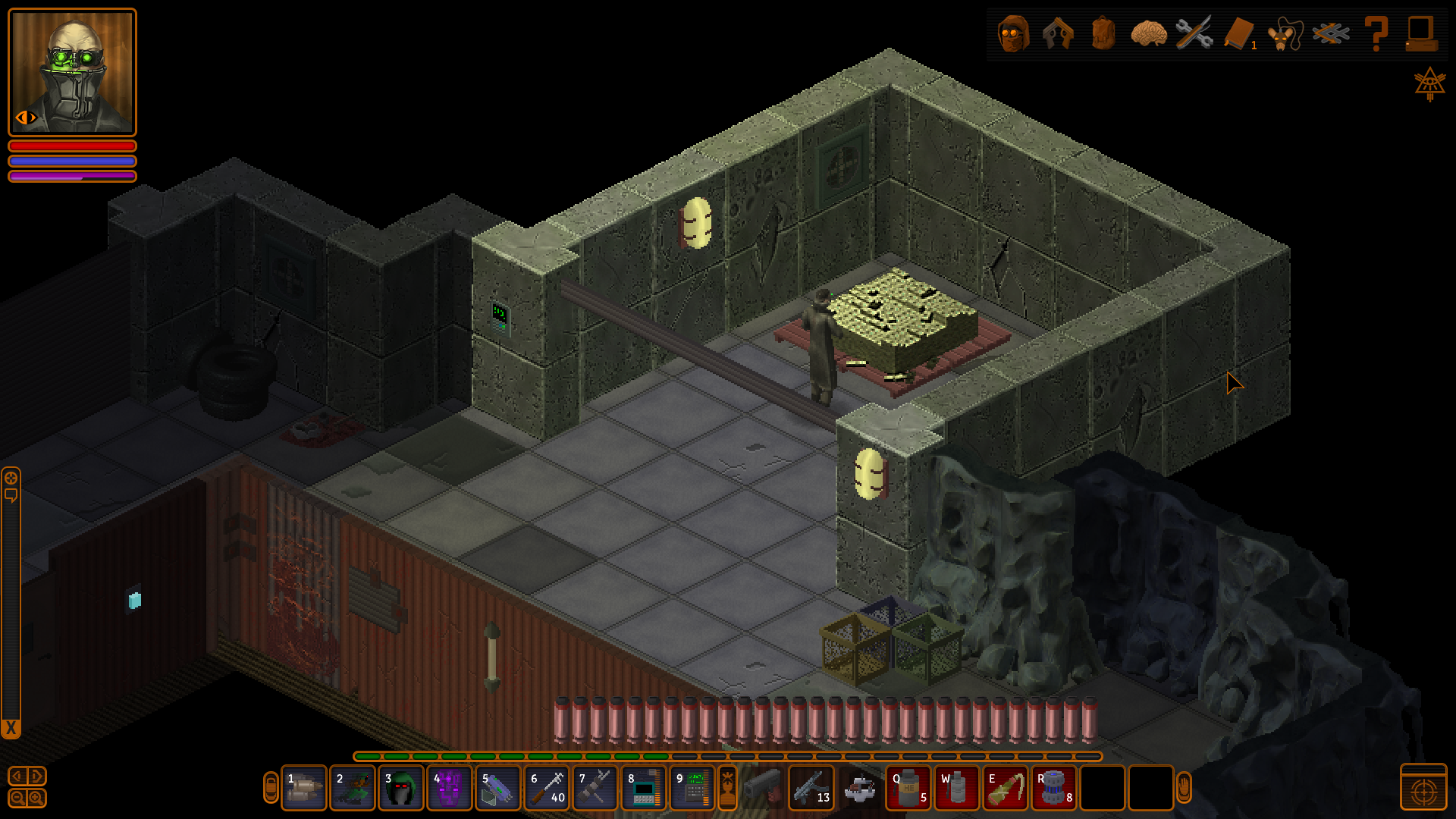Open the brain psi abilities window
Screen dimensions: 1456x819
[x=1148, y=33]
